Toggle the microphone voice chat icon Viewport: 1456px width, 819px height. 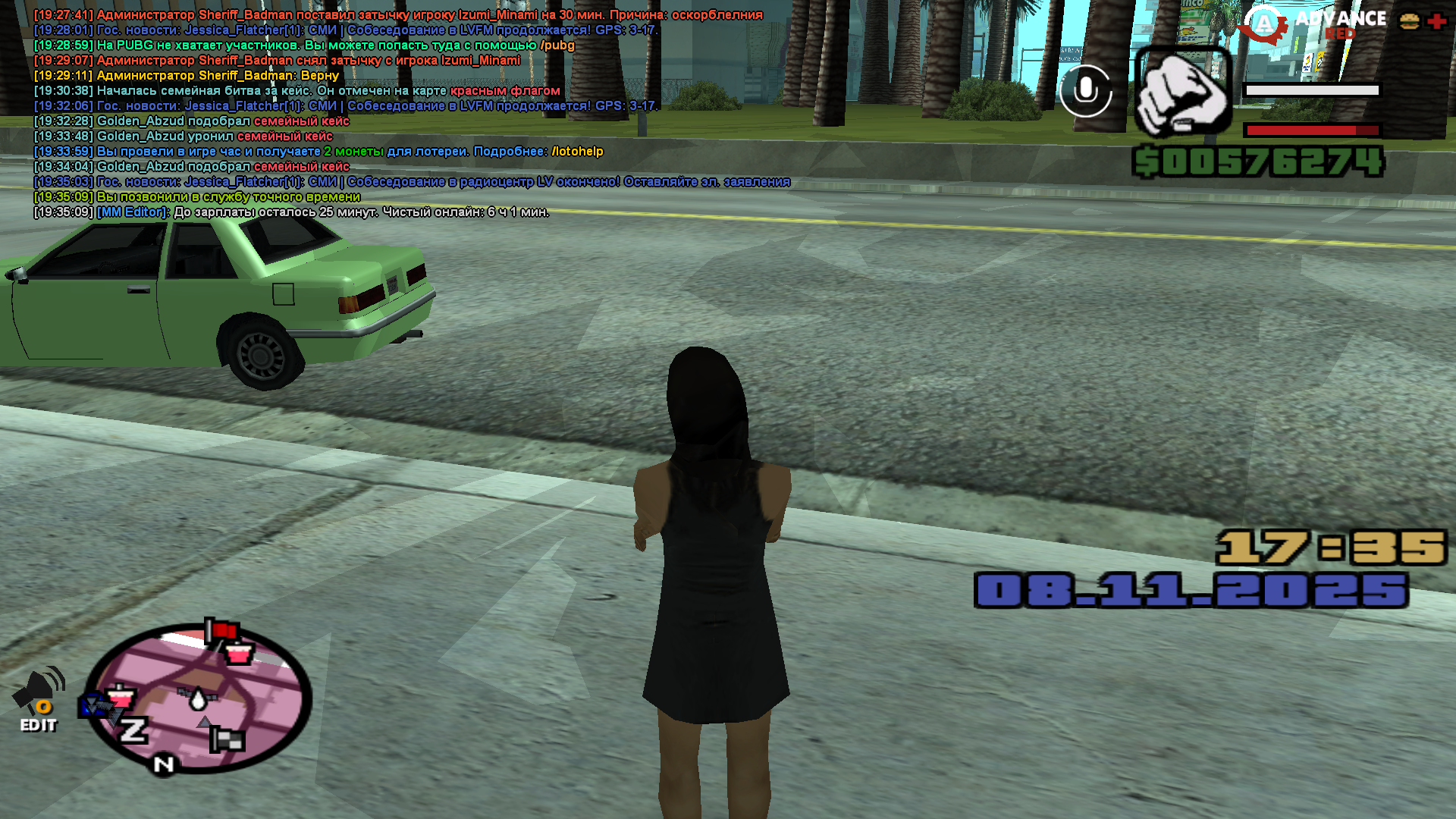click(x=1085, y=91)
